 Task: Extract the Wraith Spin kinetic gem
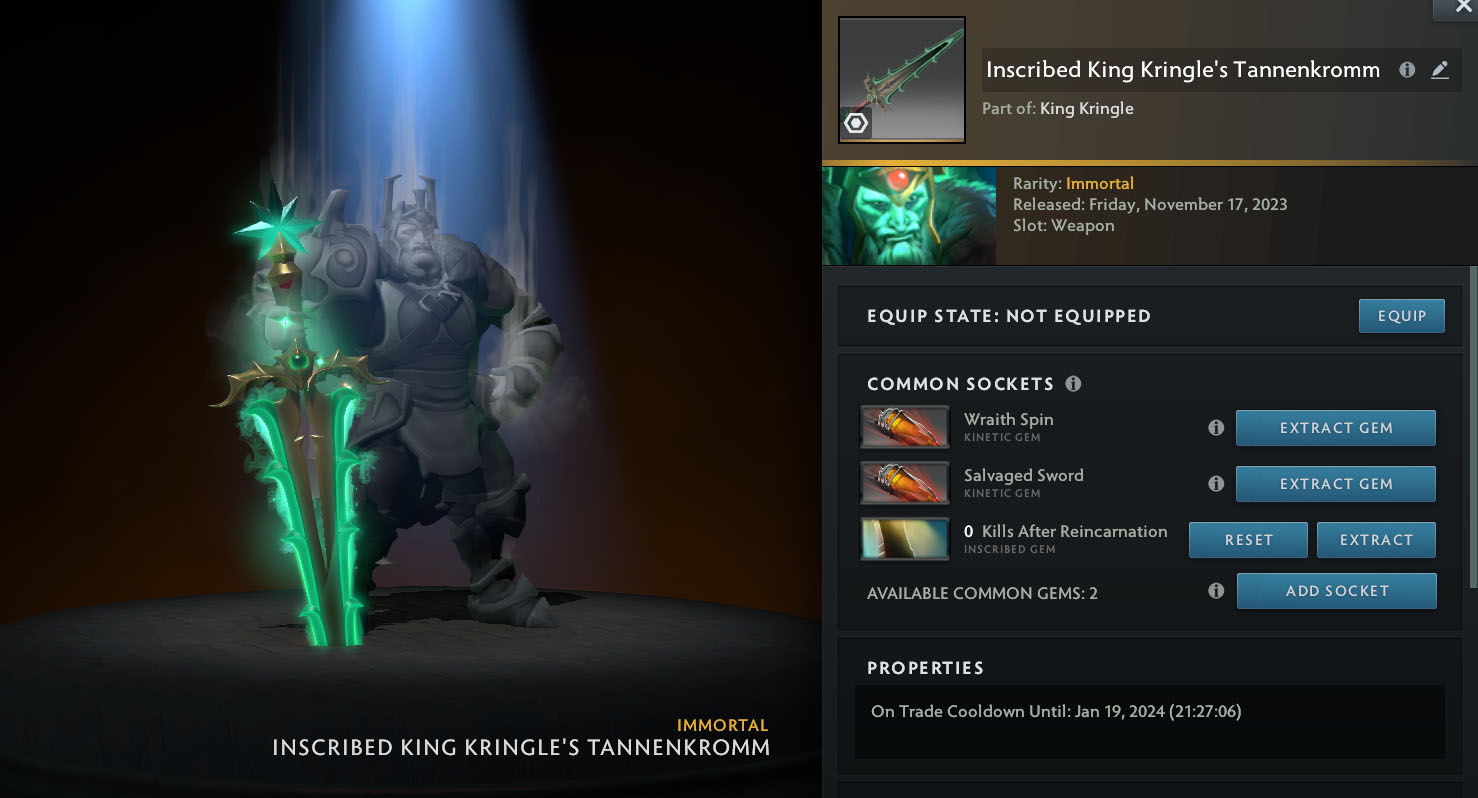(1335, 428)
